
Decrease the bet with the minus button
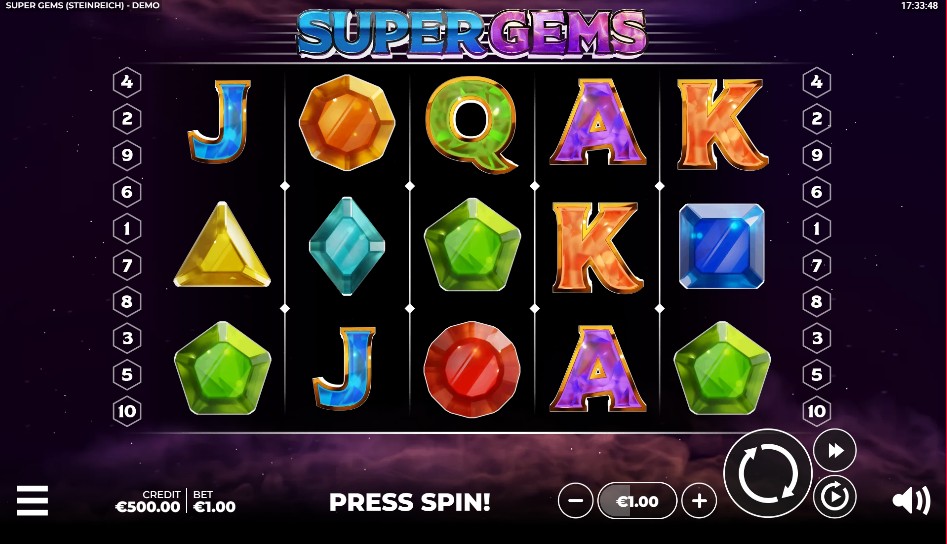[575, 500]
